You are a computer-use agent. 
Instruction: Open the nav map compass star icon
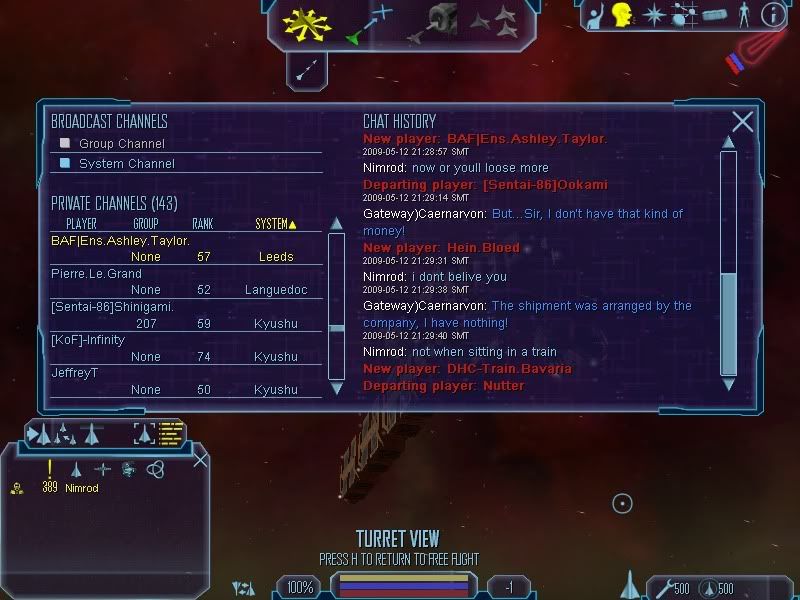pos(654,15)
